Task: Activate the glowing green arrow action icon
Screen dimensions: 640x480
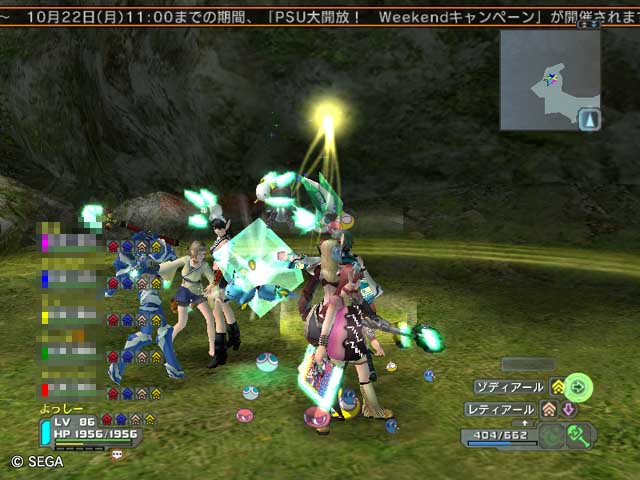Action: pos(578,386)
